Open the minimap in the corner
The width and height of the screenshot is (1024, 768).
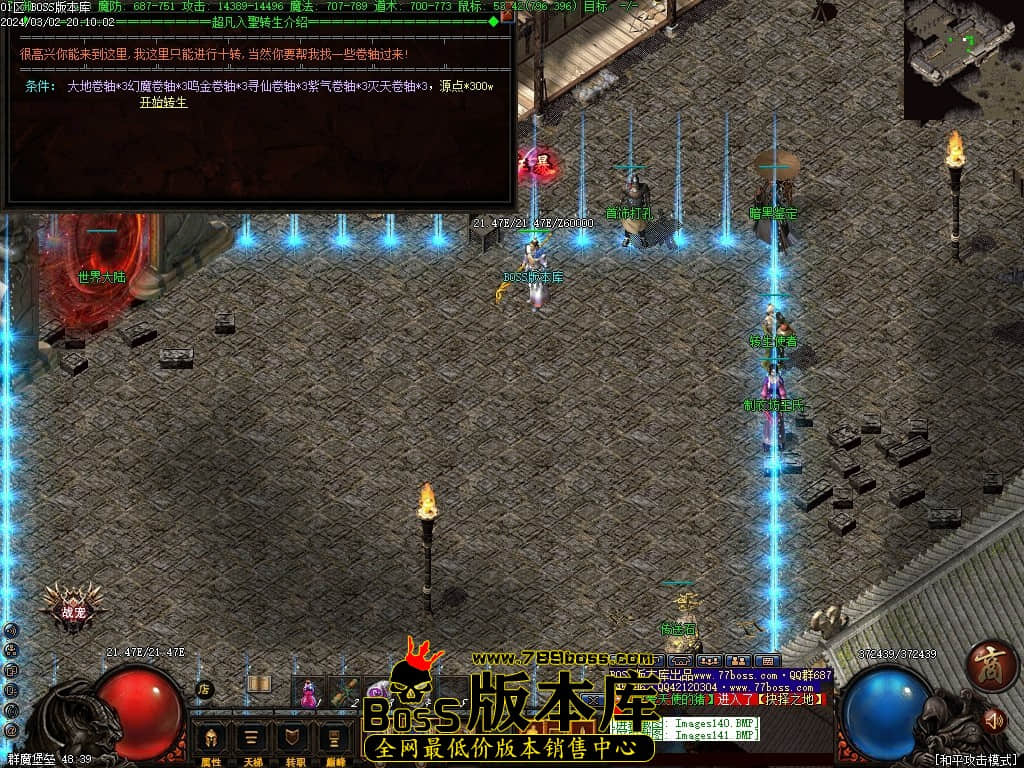tap(963, 58)
